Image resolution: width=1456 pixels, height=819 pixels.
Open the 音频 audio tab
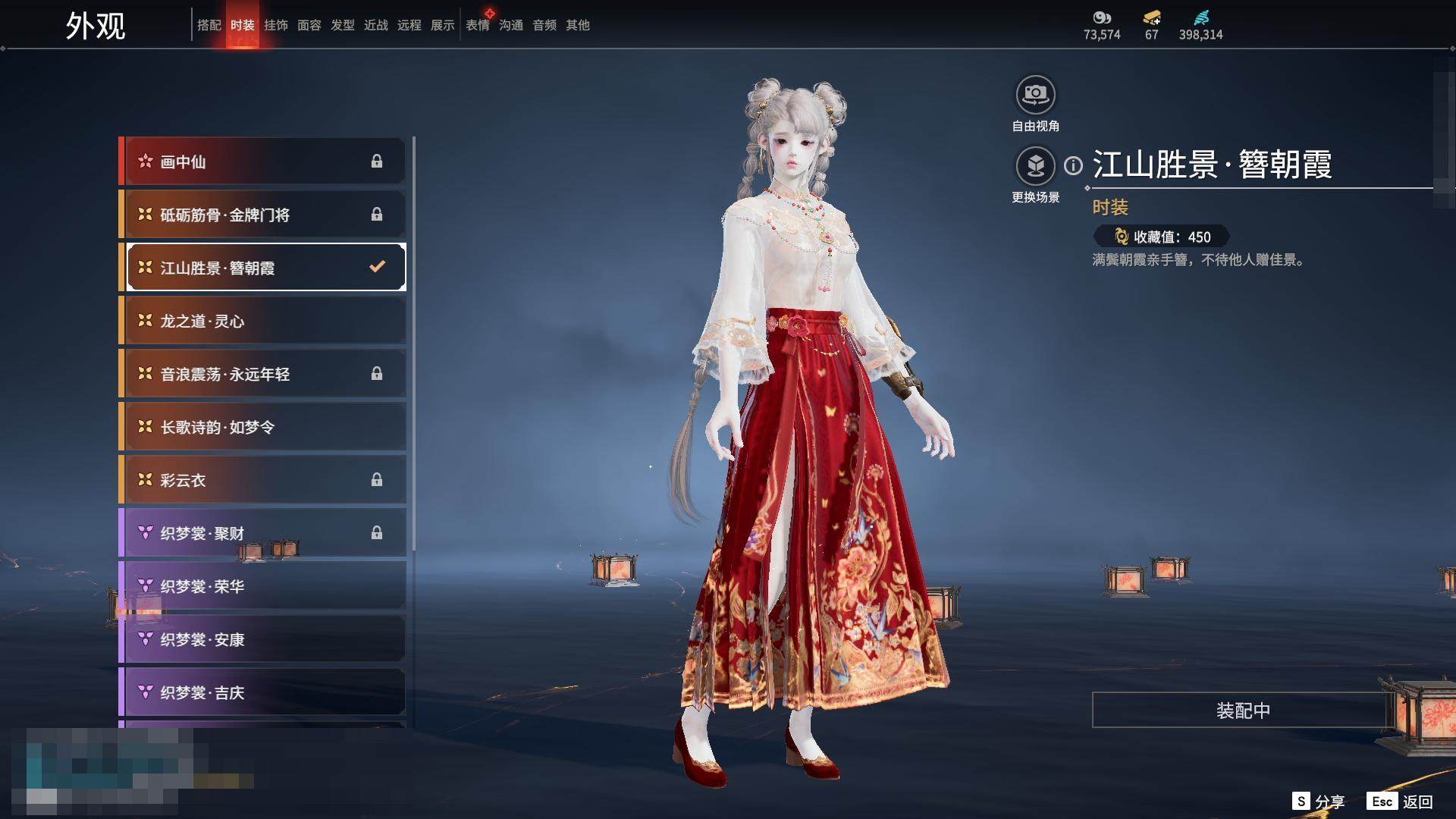pyautogui.click(x=544, y=25)
